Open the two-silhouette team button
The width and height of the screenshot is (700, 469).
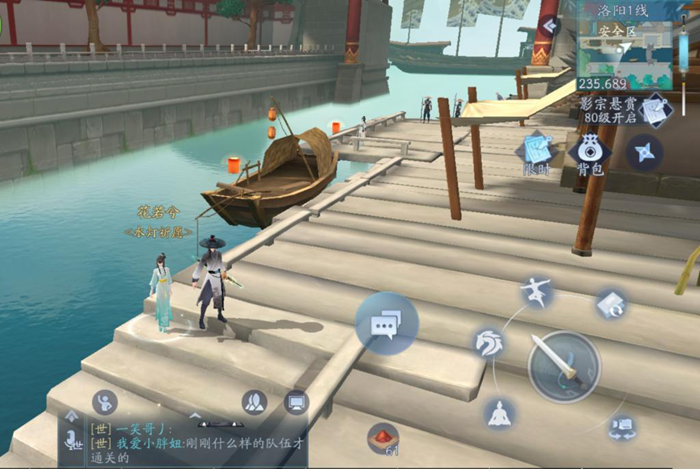[x=255, y=402]
